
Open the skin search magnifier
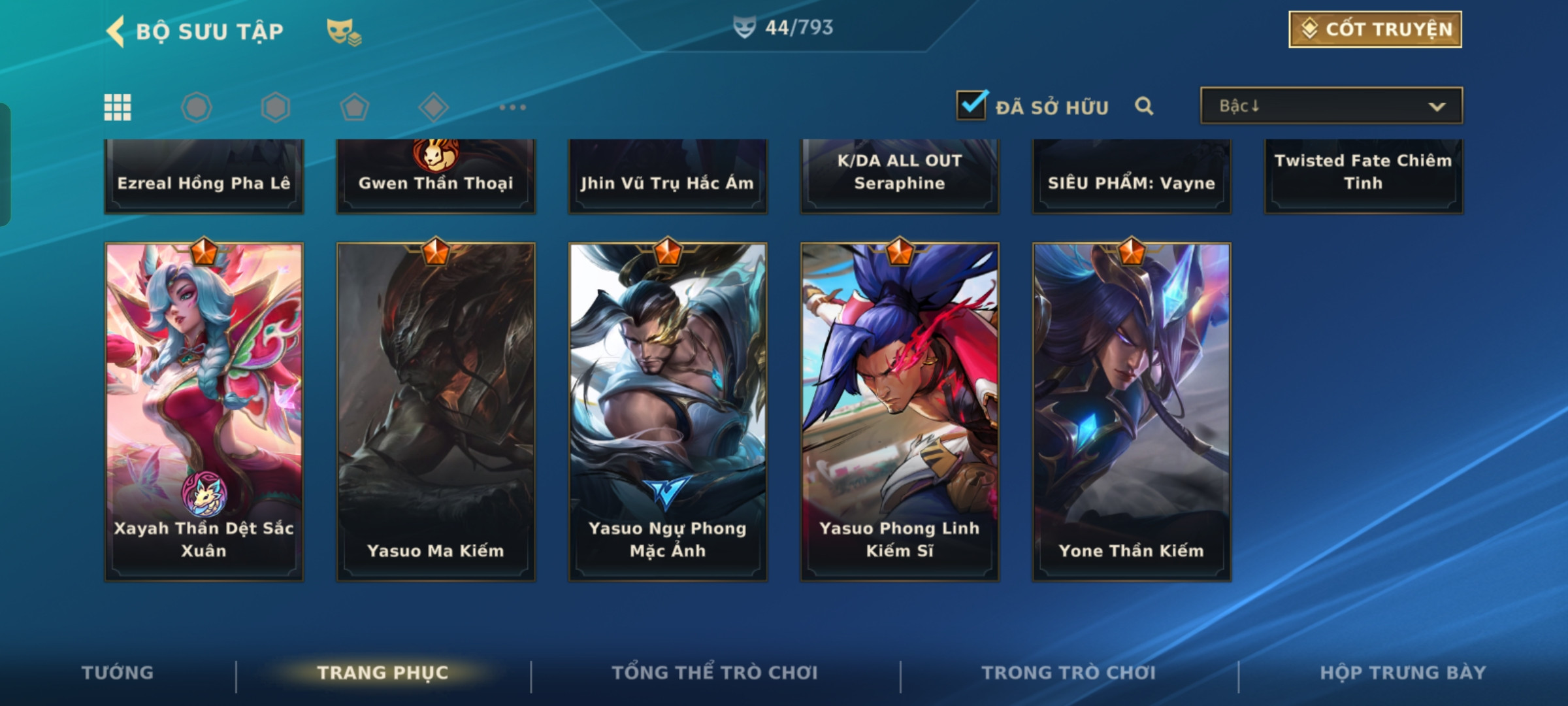click(x=1143, y=106)
